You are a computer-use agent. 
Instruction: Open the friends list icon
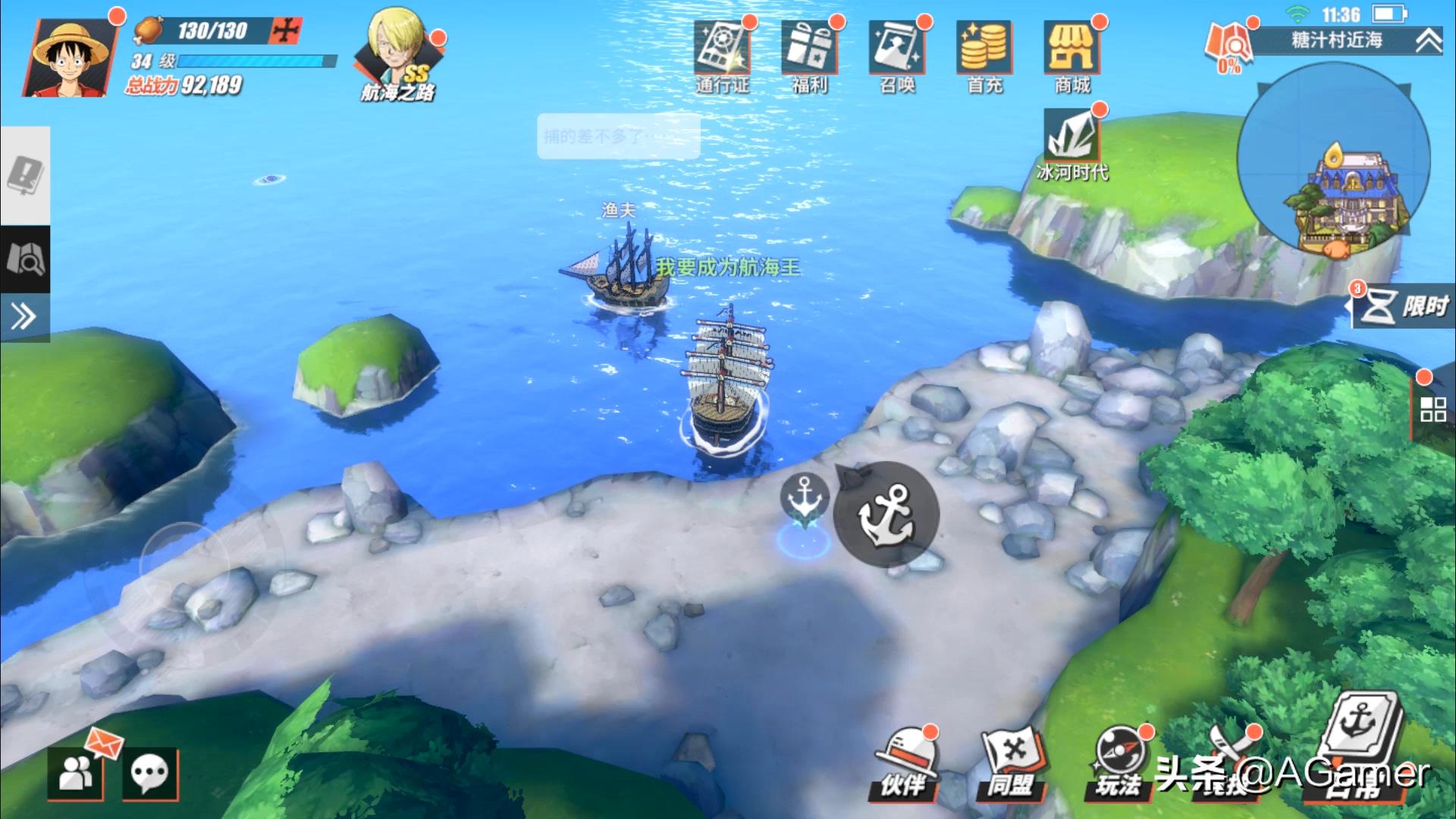click(75, 773)
